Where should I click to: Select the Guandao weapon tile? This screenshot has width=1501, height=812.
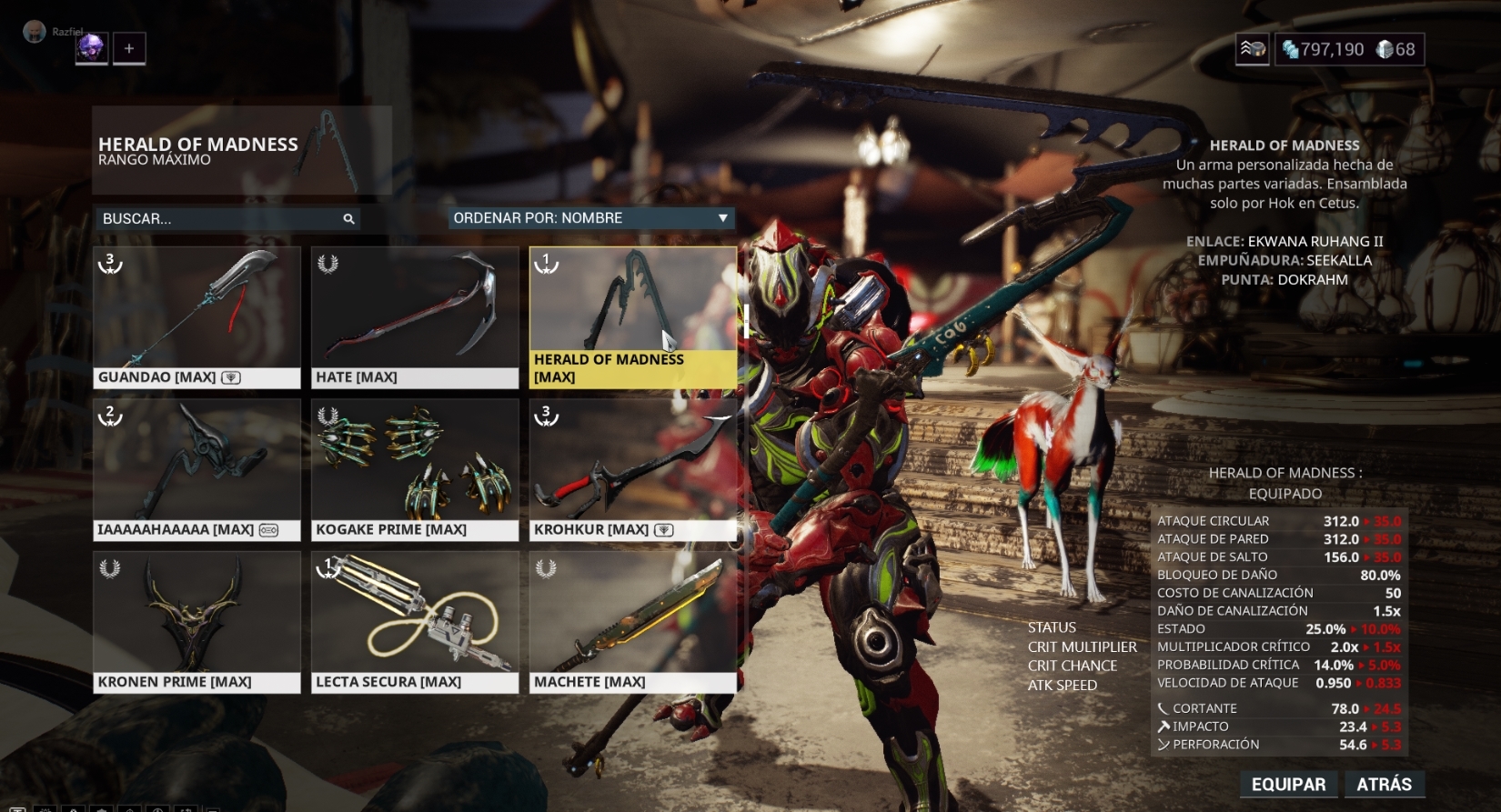[196, 316]
